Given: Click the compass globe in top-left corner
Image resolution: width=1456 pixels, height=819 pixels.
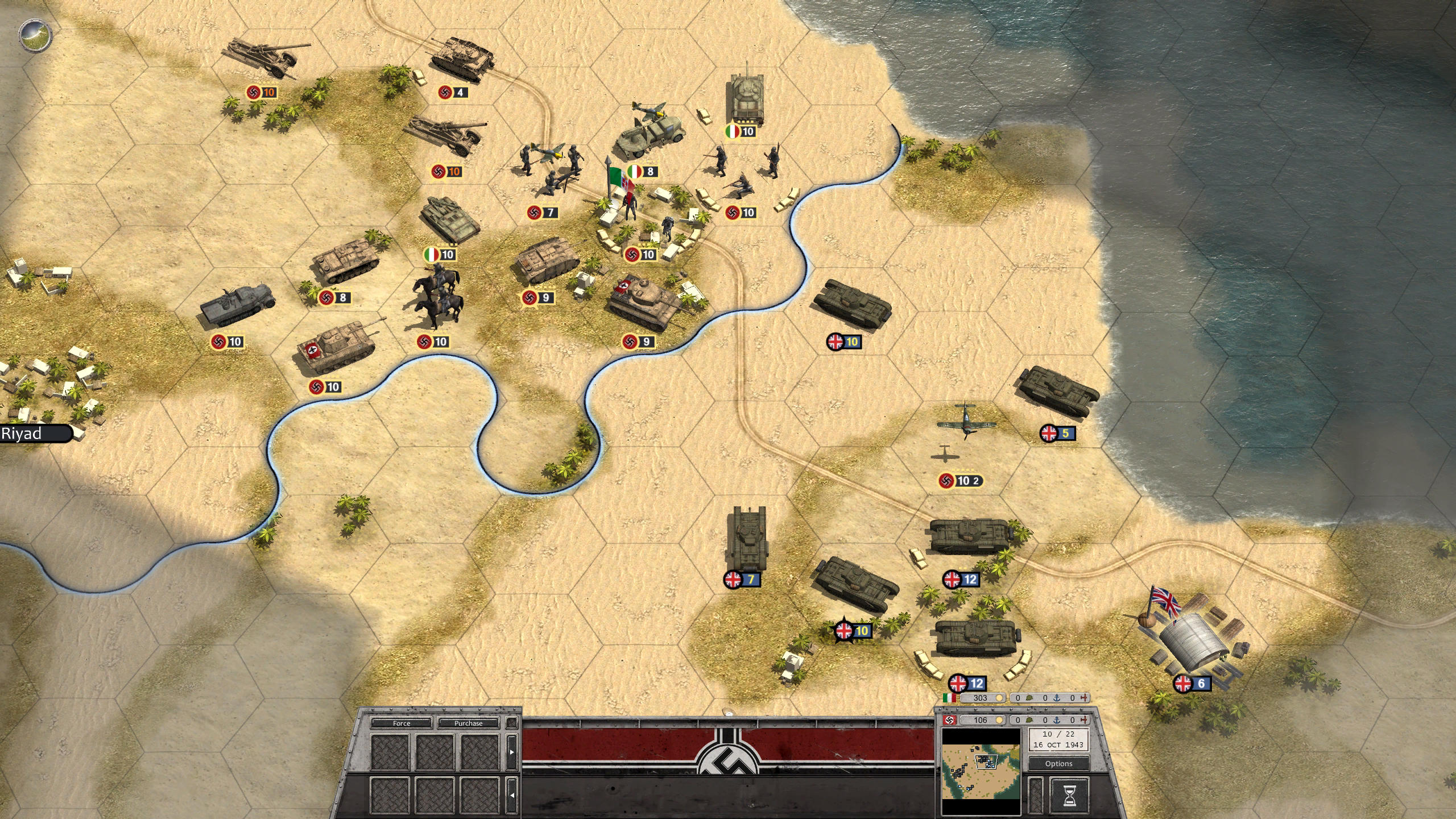Looking at the screenshot, I should 35,35.
